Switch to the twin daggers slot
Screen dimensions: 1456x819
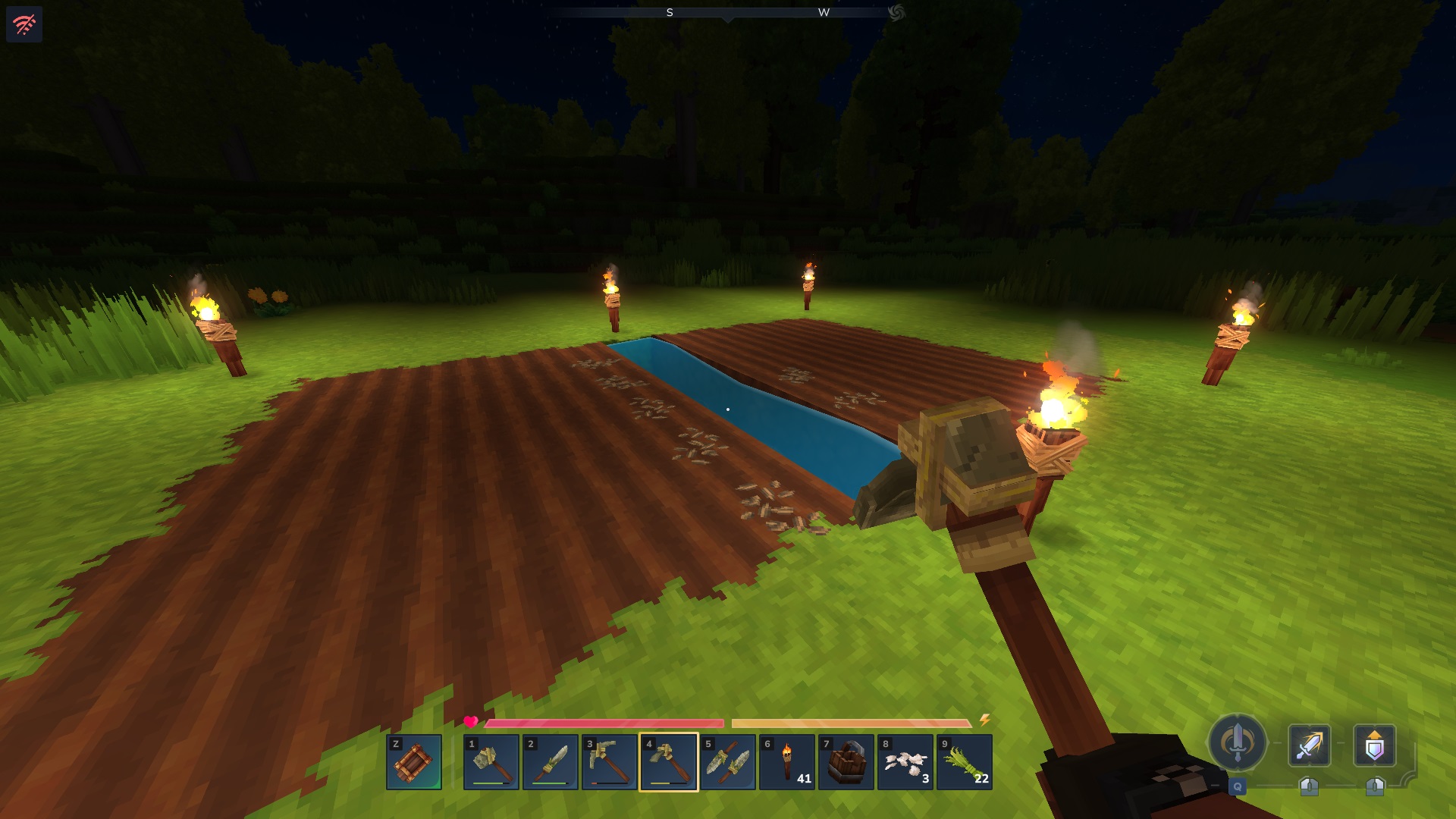pos(728,761)
